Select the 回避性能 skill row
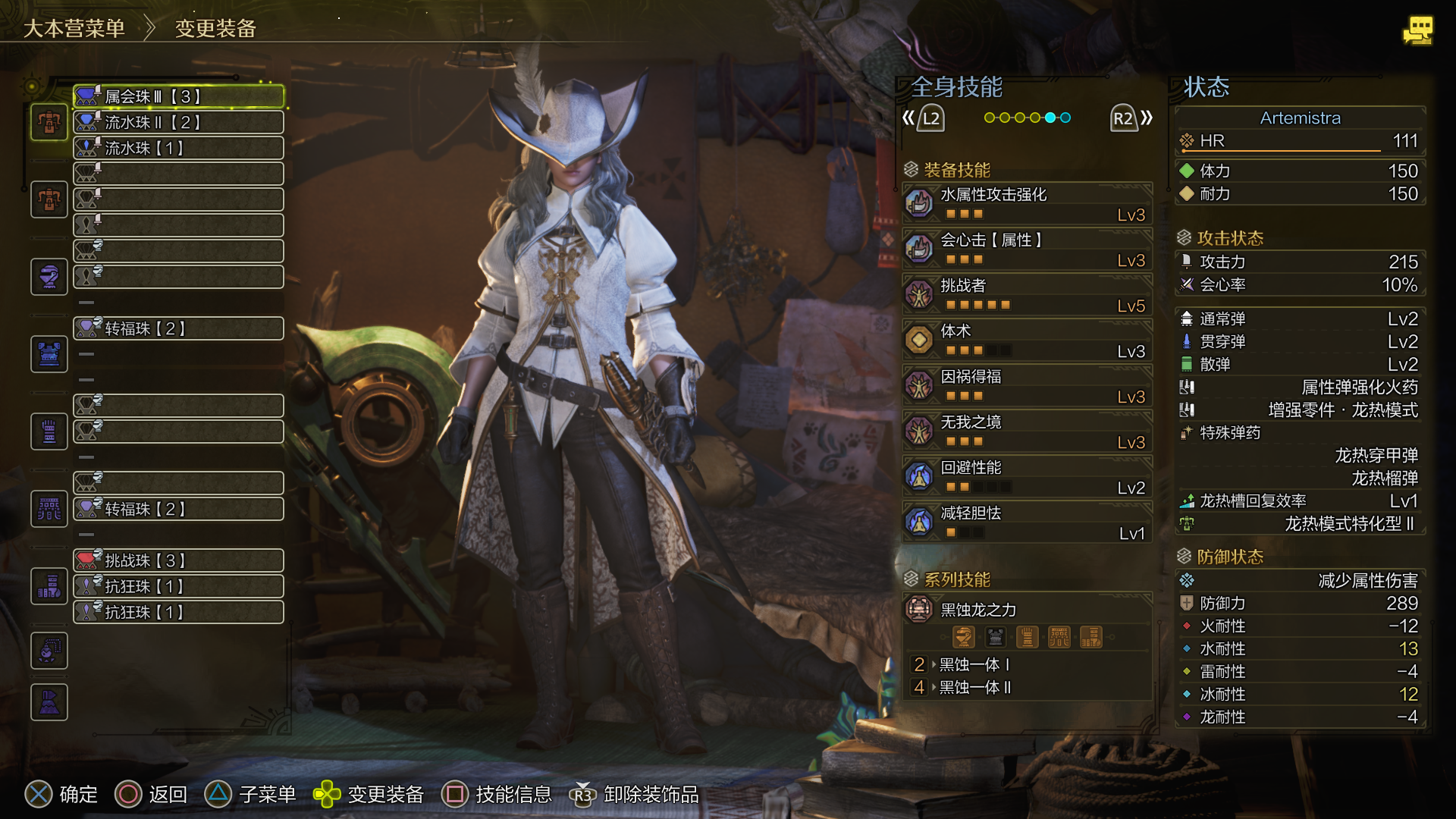This screenshot has height=819, width=1456. coord(1028,477)
